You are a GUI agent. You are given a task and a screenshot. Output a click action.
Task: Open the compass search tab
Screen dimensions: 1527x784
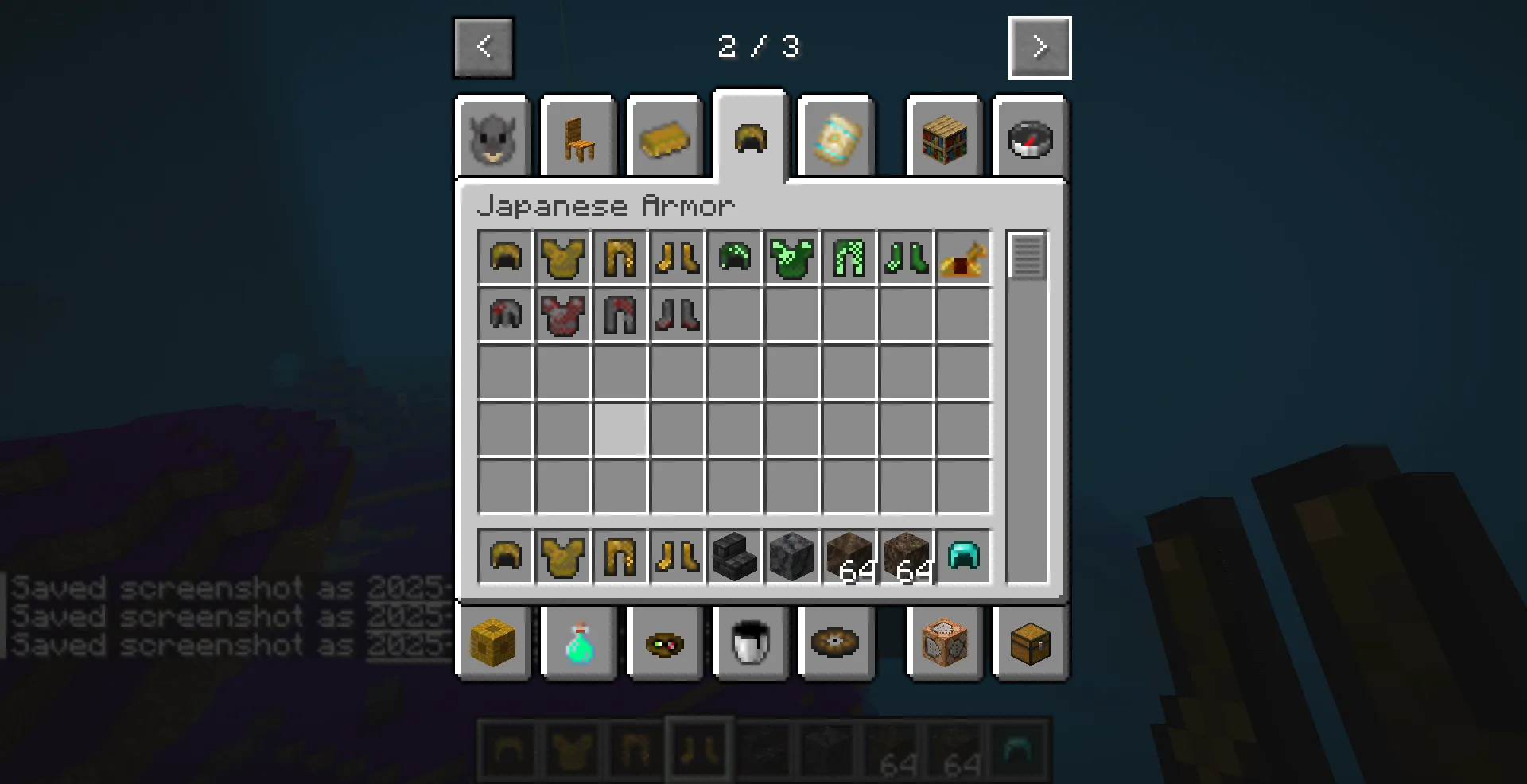1030,137
